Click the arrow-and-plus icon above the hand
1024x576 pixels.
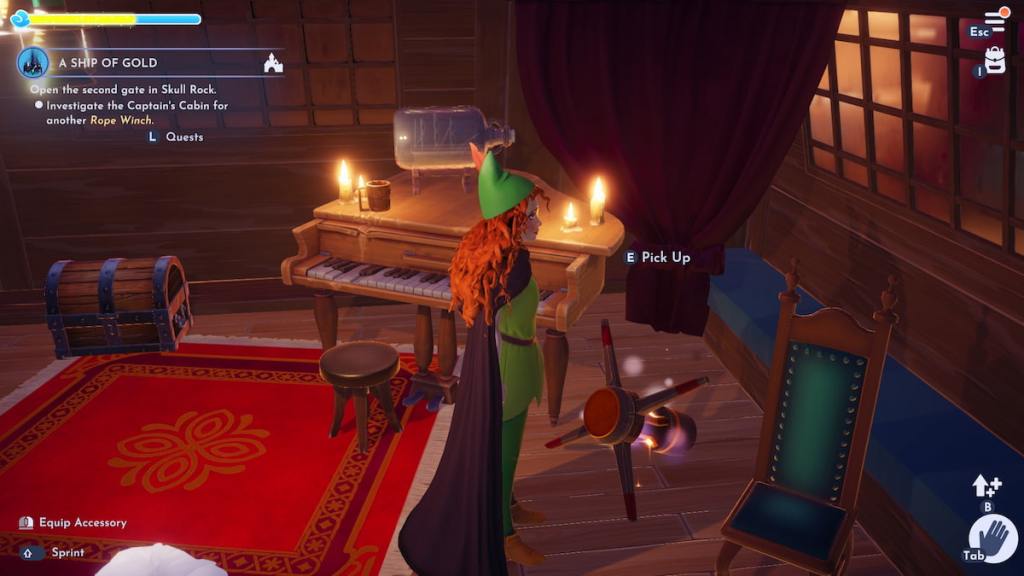pyautogui.click(x=986, y=487)
